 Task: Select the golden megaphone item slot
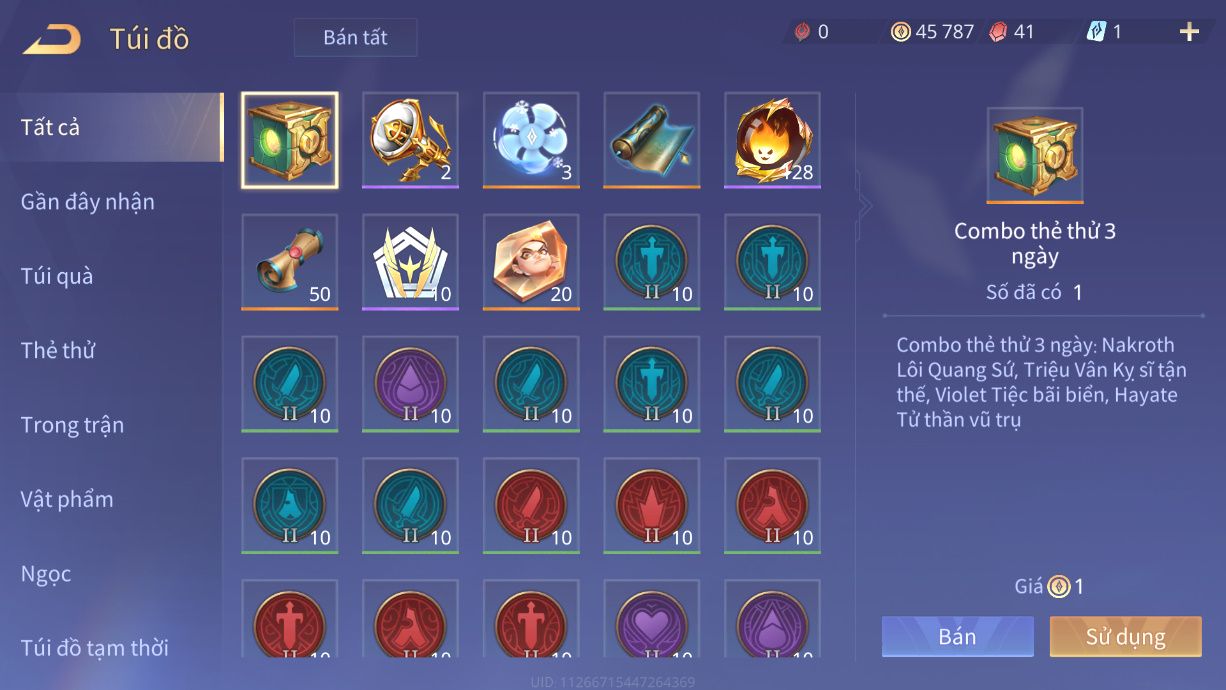pyautogui.click(x=410, y=140)
